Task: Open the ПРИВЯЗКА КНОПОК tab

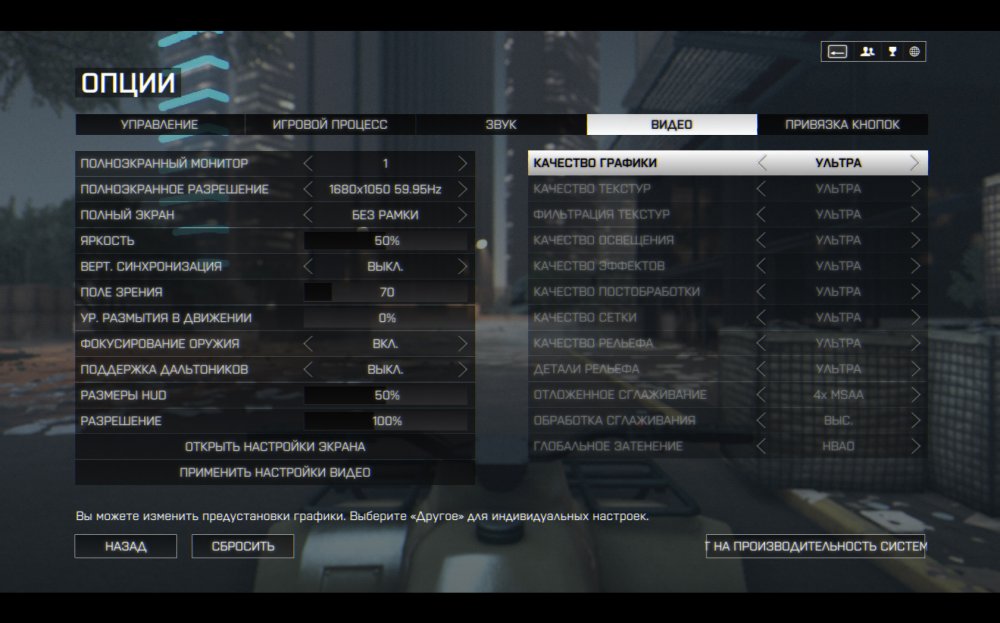Action: (842, 125)
